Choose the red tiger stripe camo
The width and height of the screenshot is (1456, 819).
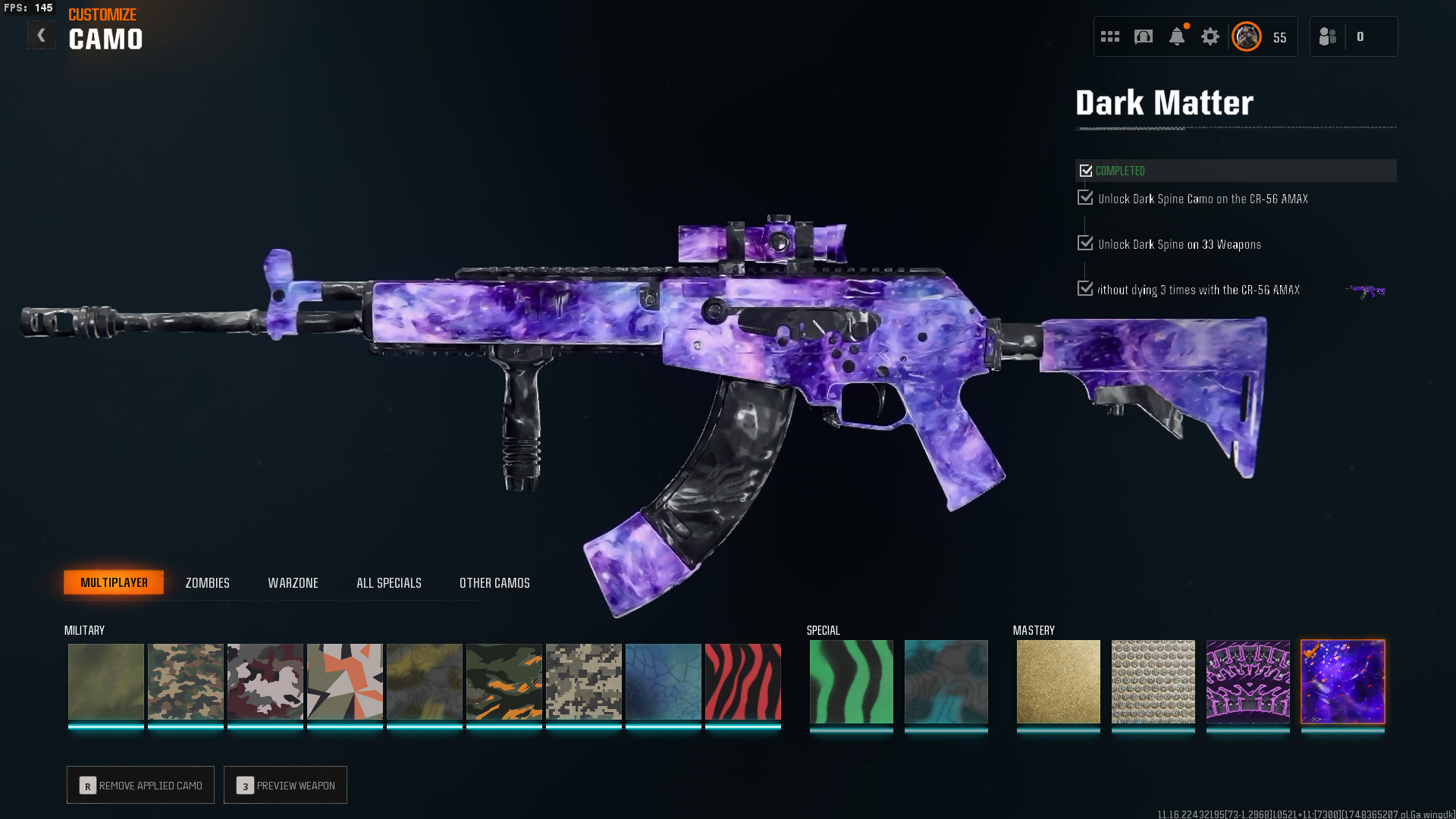click(x=742, y=682)
